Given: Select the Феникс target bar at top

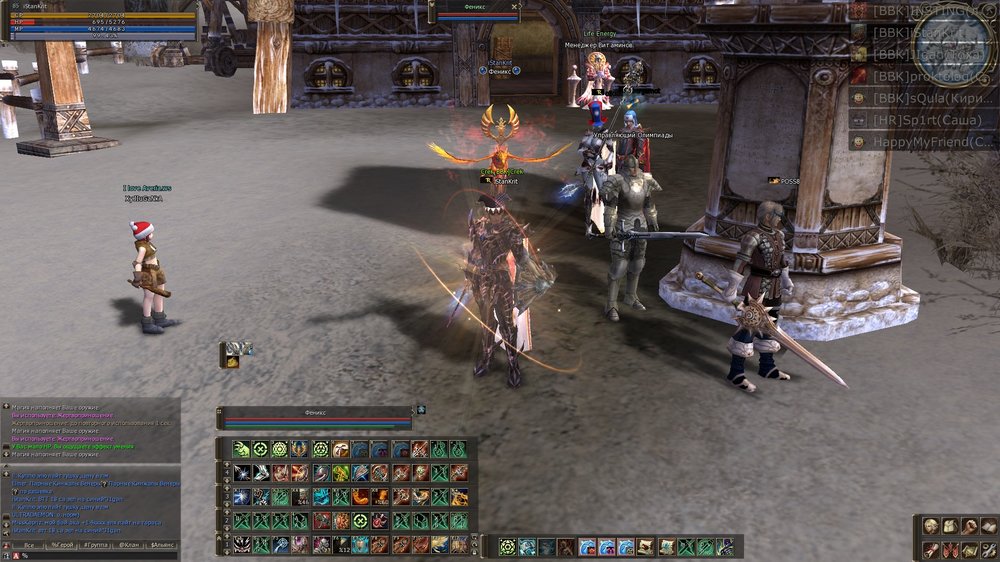Looking at the screenshot, I should [476, 10].
